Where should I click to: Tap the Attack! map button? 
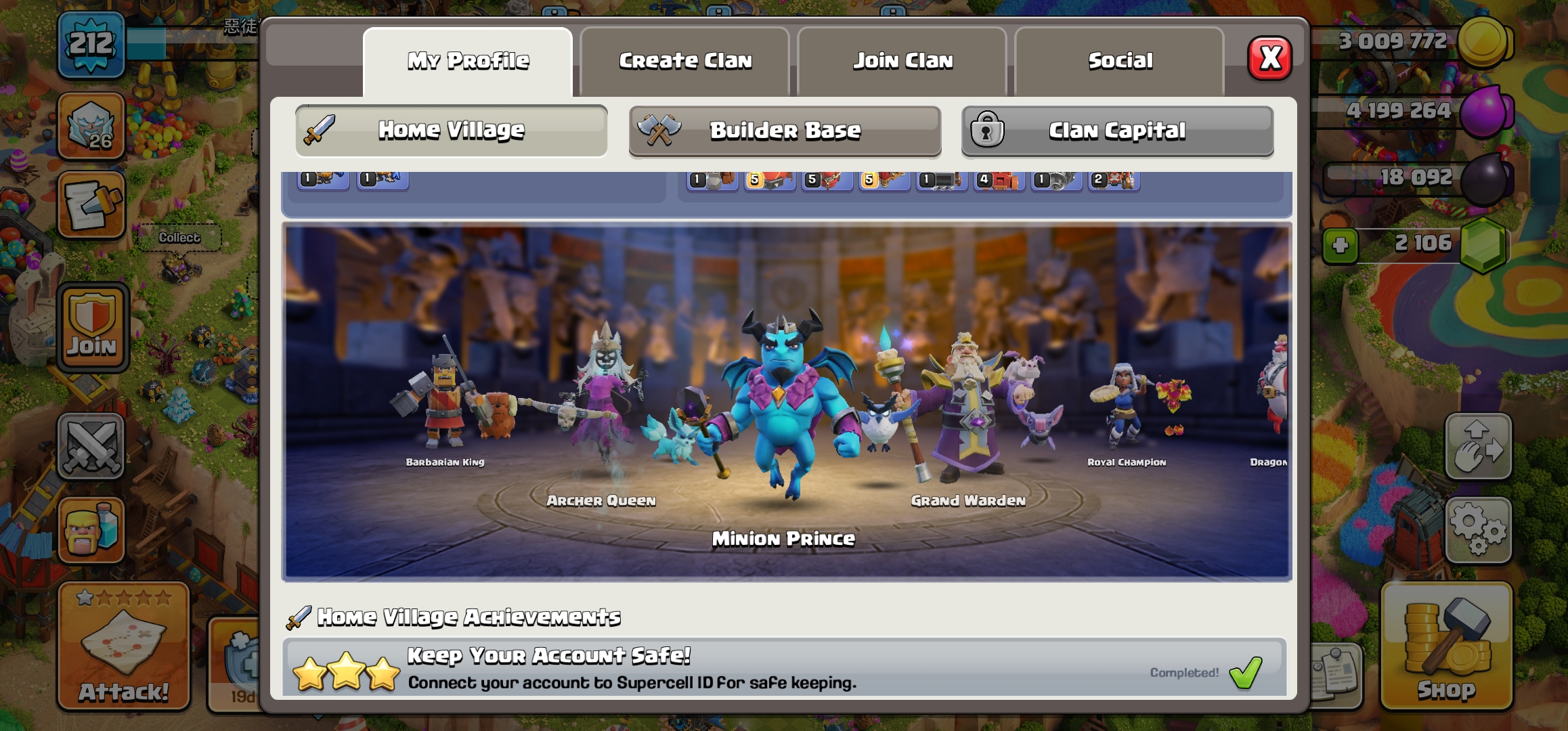coord(123,646)
